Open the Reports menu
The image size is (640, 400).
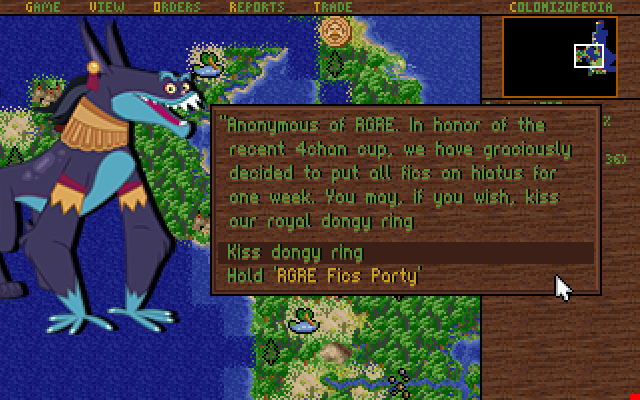coord(257,7)
